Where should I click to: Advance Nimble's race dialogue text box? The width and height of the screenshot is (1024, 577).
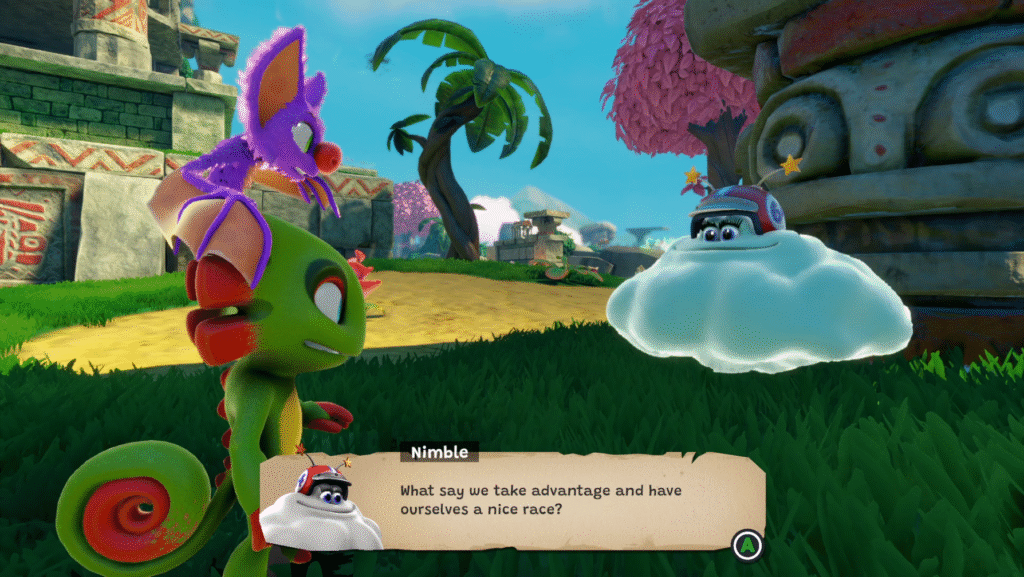point(744,544)
